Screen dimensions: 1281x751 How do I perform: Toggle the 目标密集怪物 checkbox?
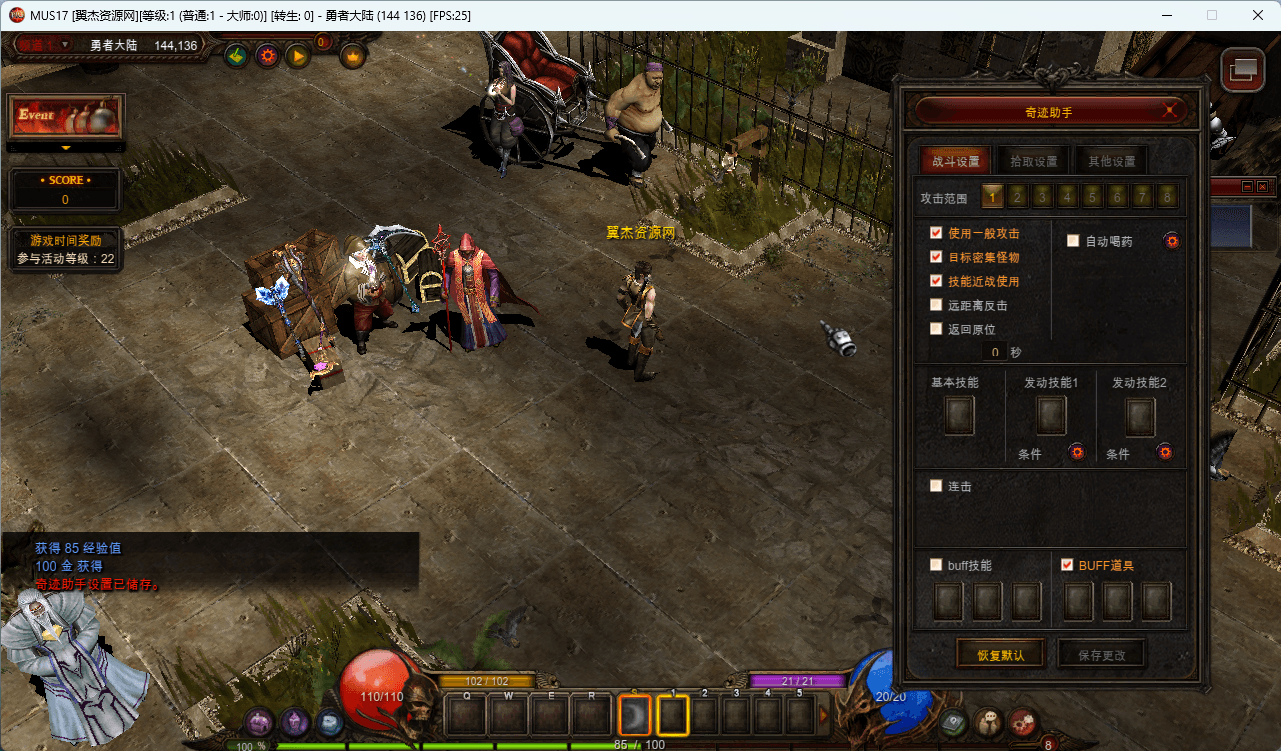[936, 257]
